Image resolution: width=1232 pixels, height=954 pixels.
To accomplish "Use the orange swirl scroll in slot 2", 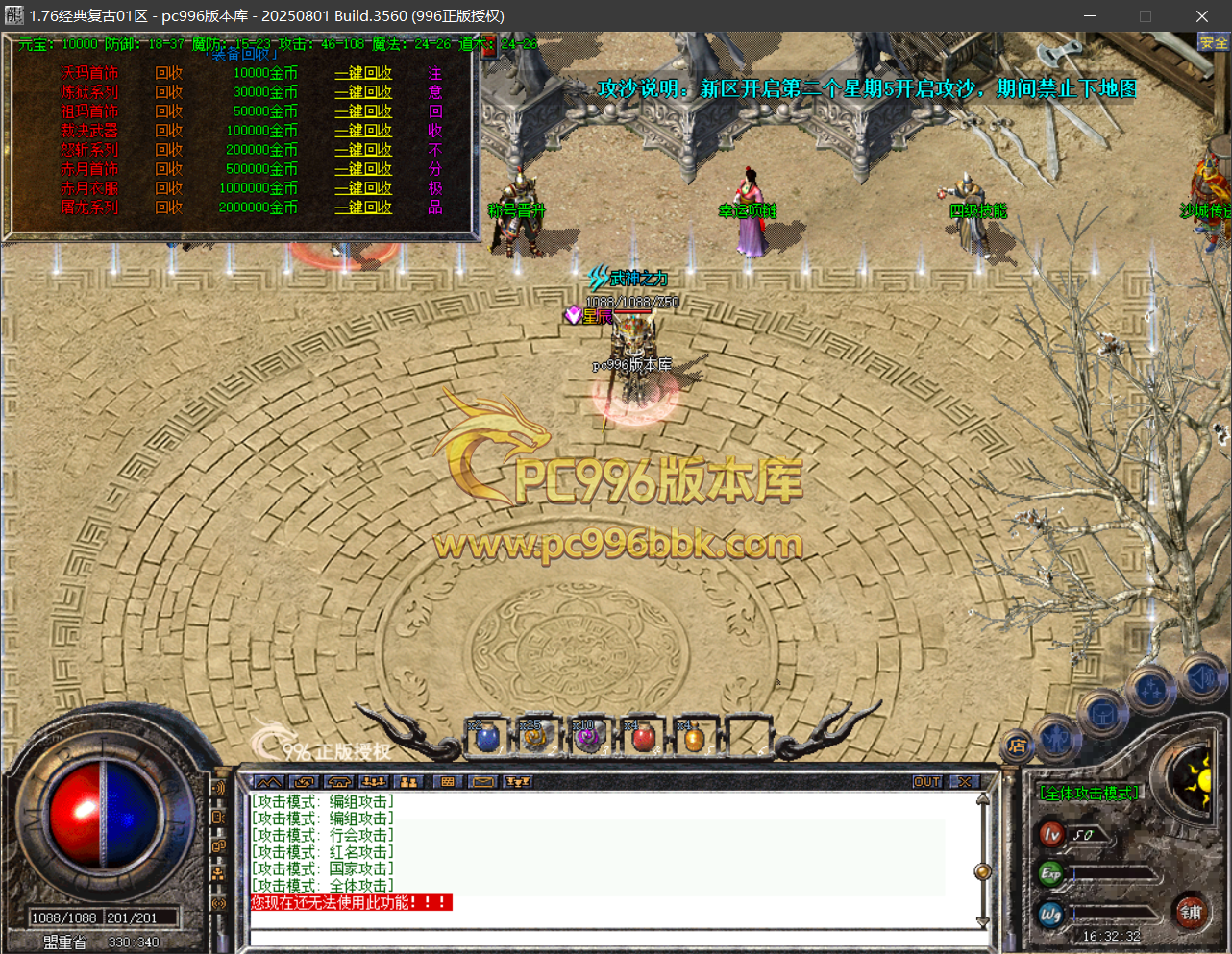I will (x=534, y=738).
